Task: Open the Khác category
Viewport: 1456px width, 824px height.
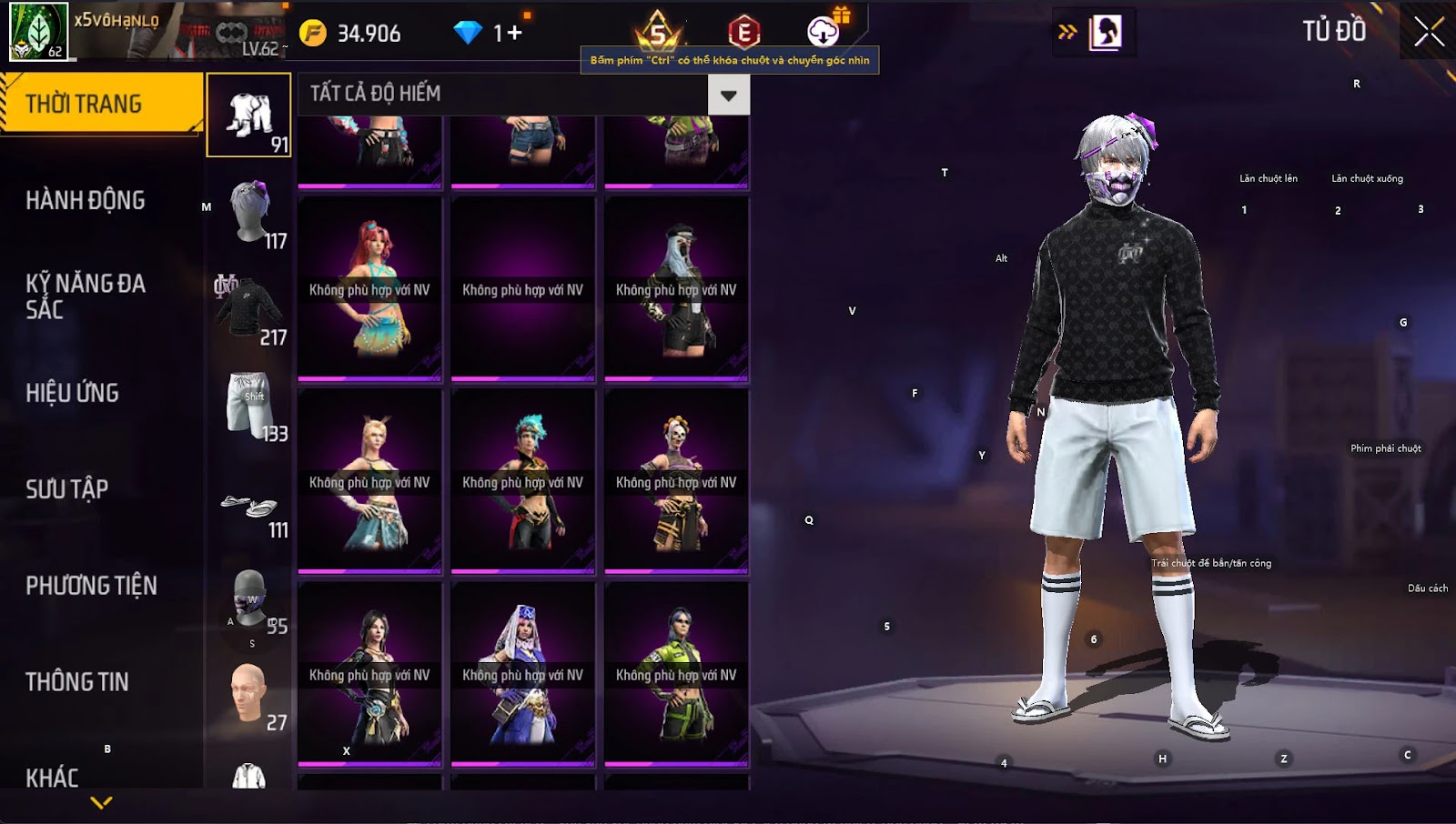Action: (53, 778)
